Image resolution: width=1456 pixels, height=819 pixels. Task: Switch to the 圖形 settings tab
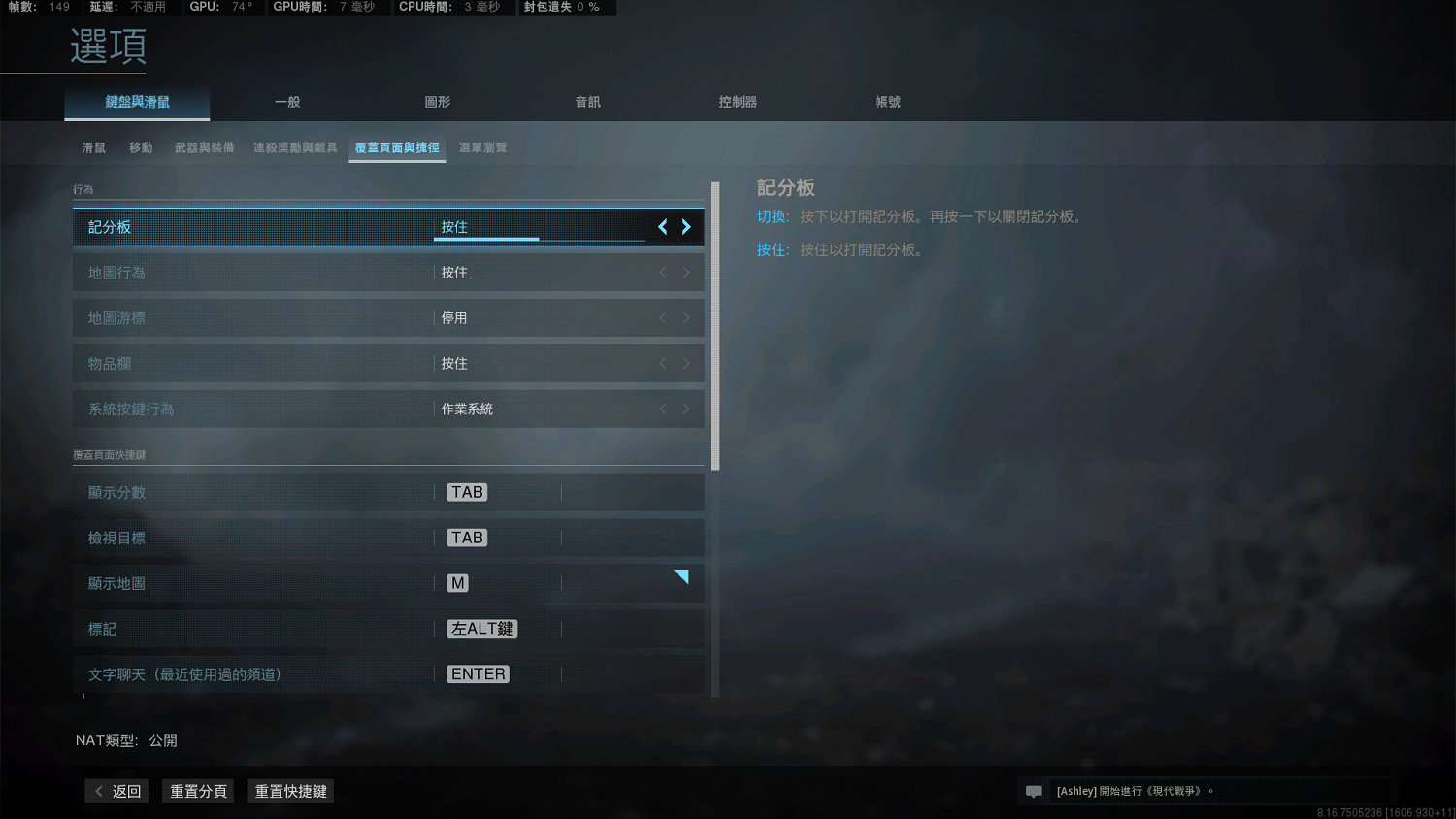[438, 101]
